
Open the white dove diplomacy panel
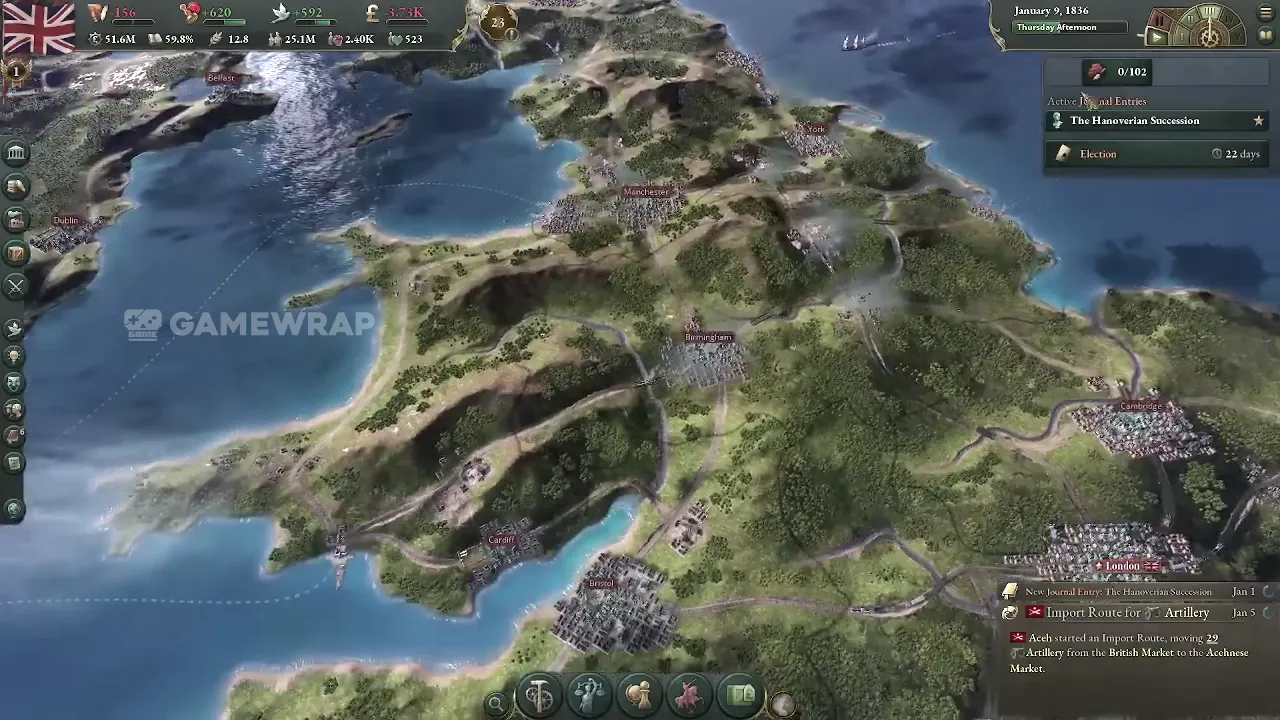click(15, 328)
